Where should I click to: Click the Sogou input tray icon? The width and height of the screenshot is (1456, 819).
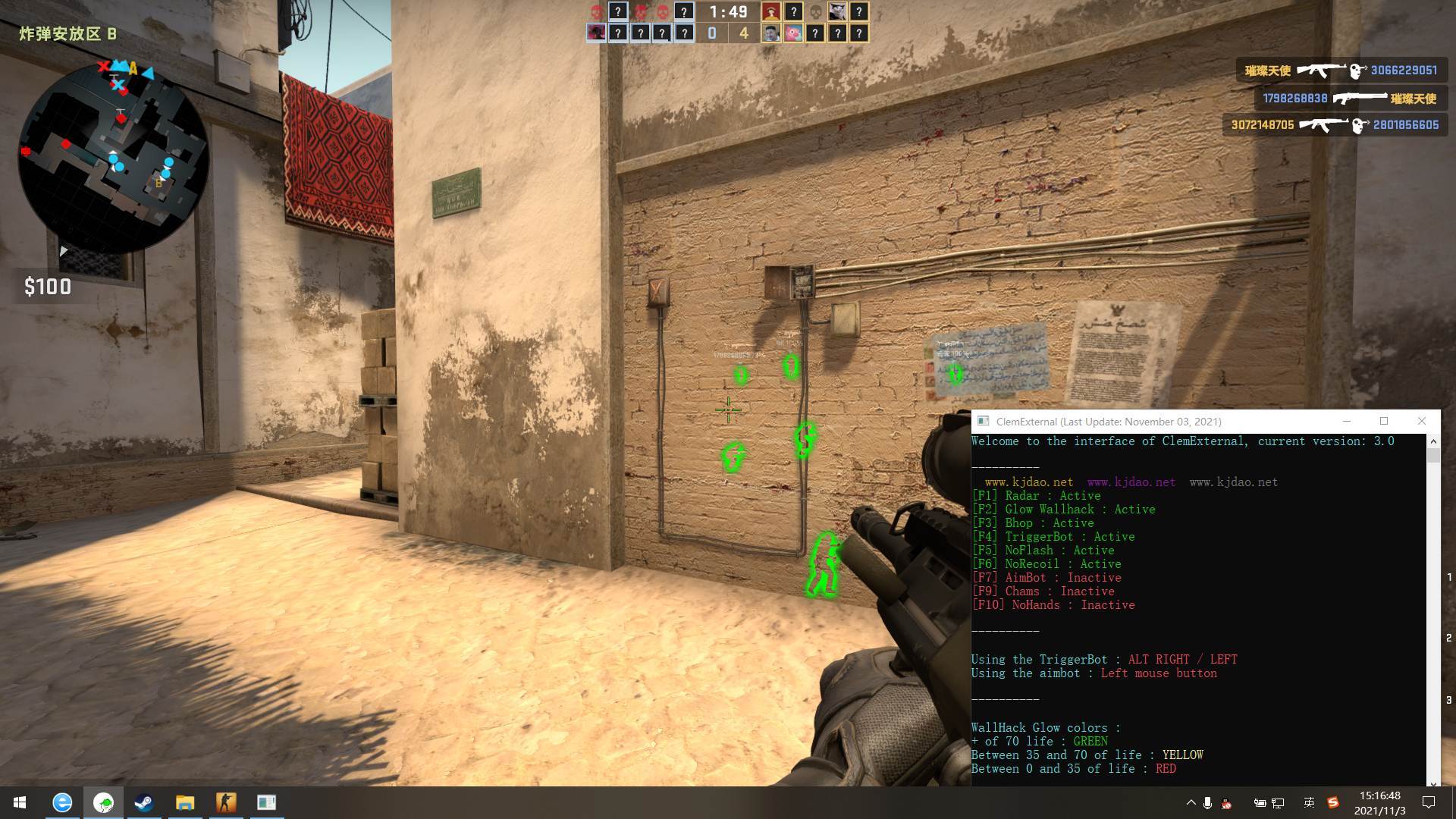tap(1333, 802)
